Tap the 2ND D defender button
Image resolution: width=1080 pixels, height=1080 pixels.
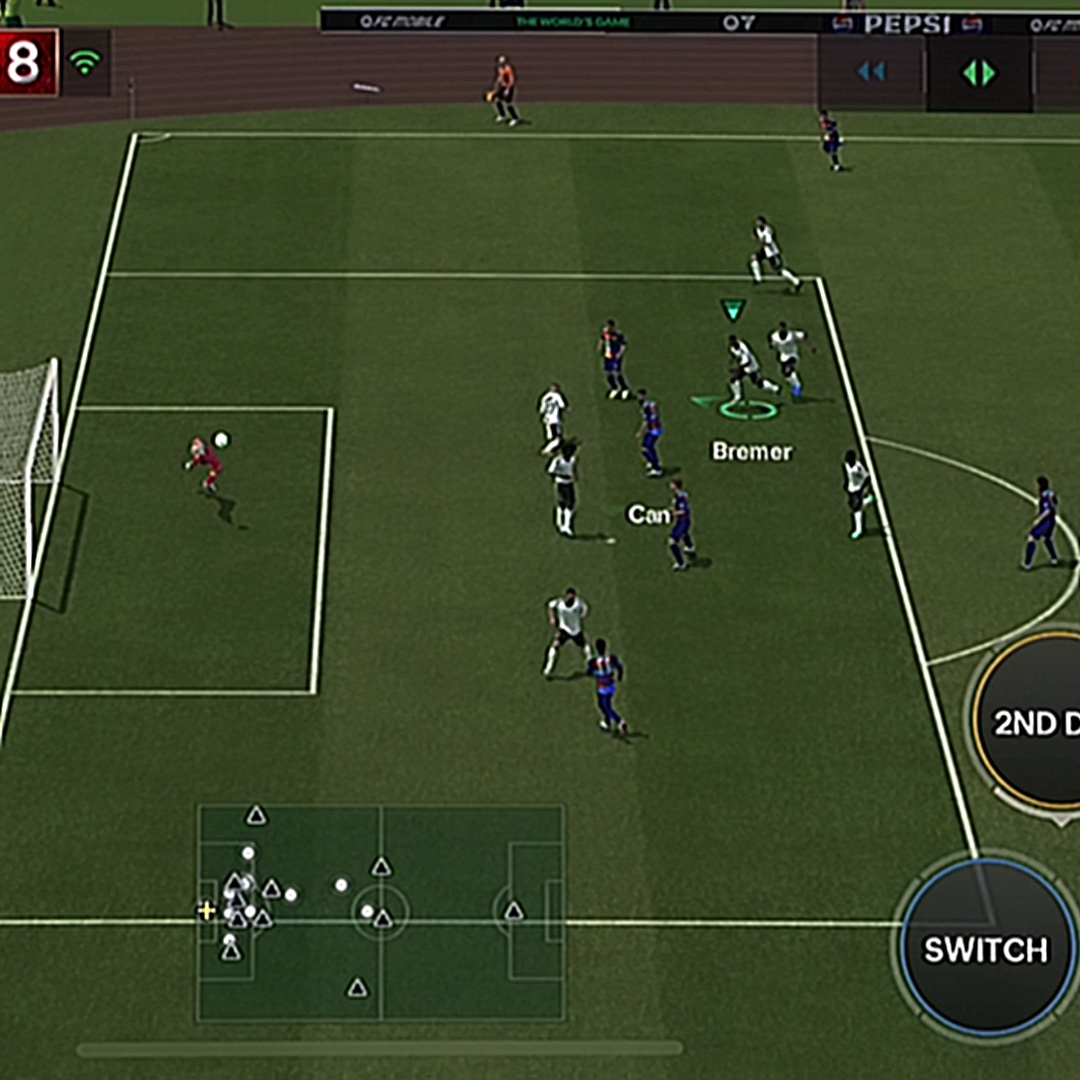pyautogui.click(x=1030, y=720)
